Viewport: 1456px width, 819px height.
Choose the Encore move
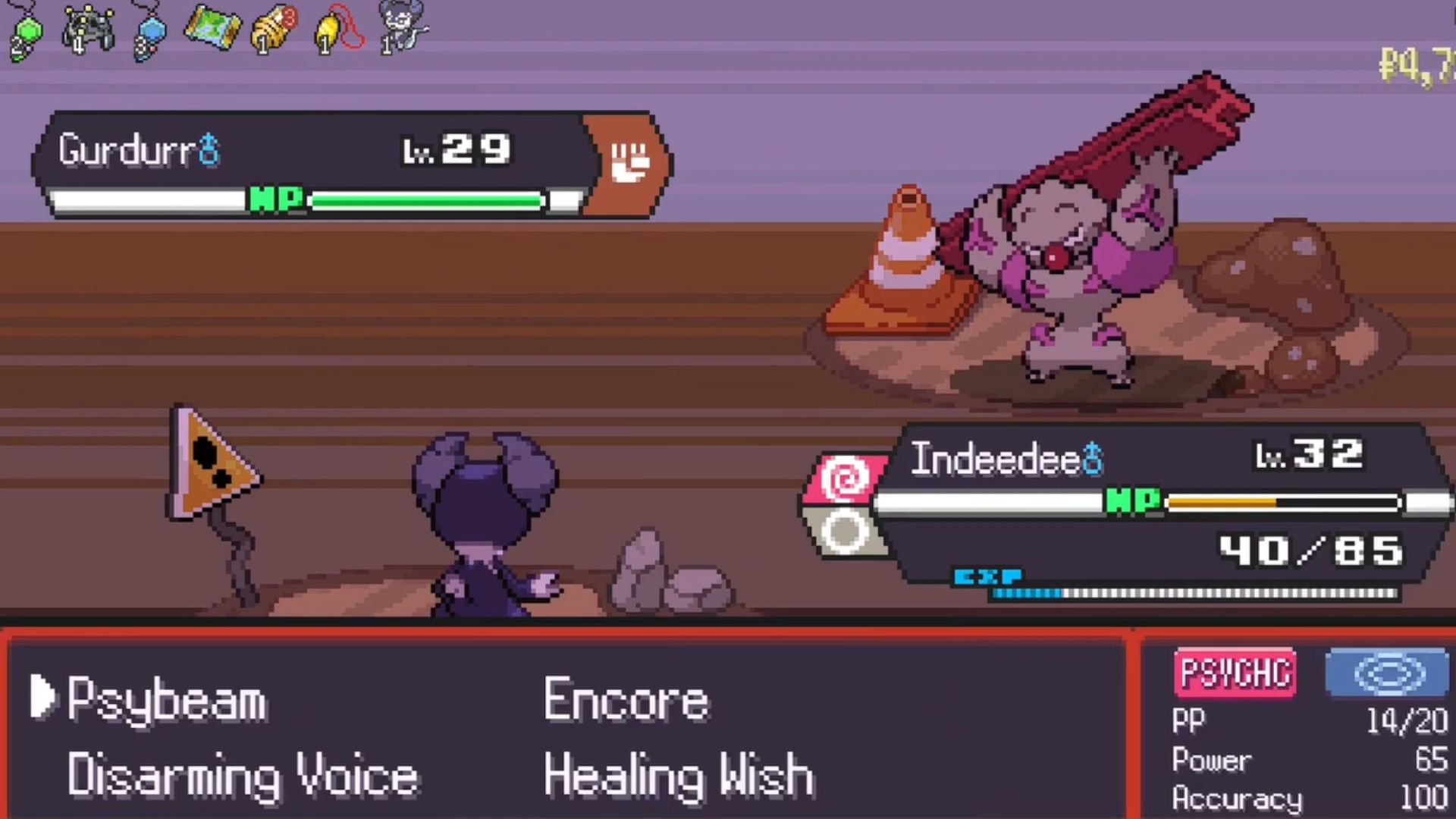[x=626, y=699]
